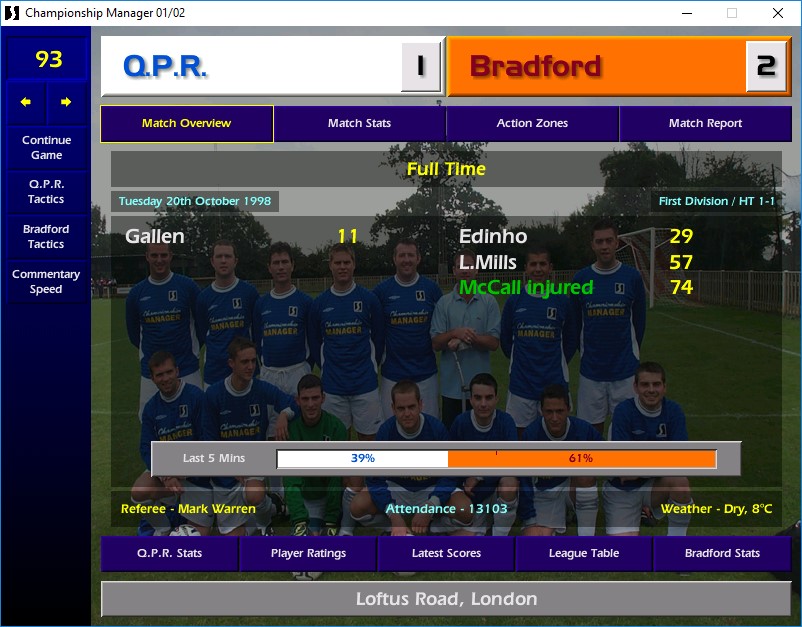Minimize the game window
802x627 pixels.
686,13
